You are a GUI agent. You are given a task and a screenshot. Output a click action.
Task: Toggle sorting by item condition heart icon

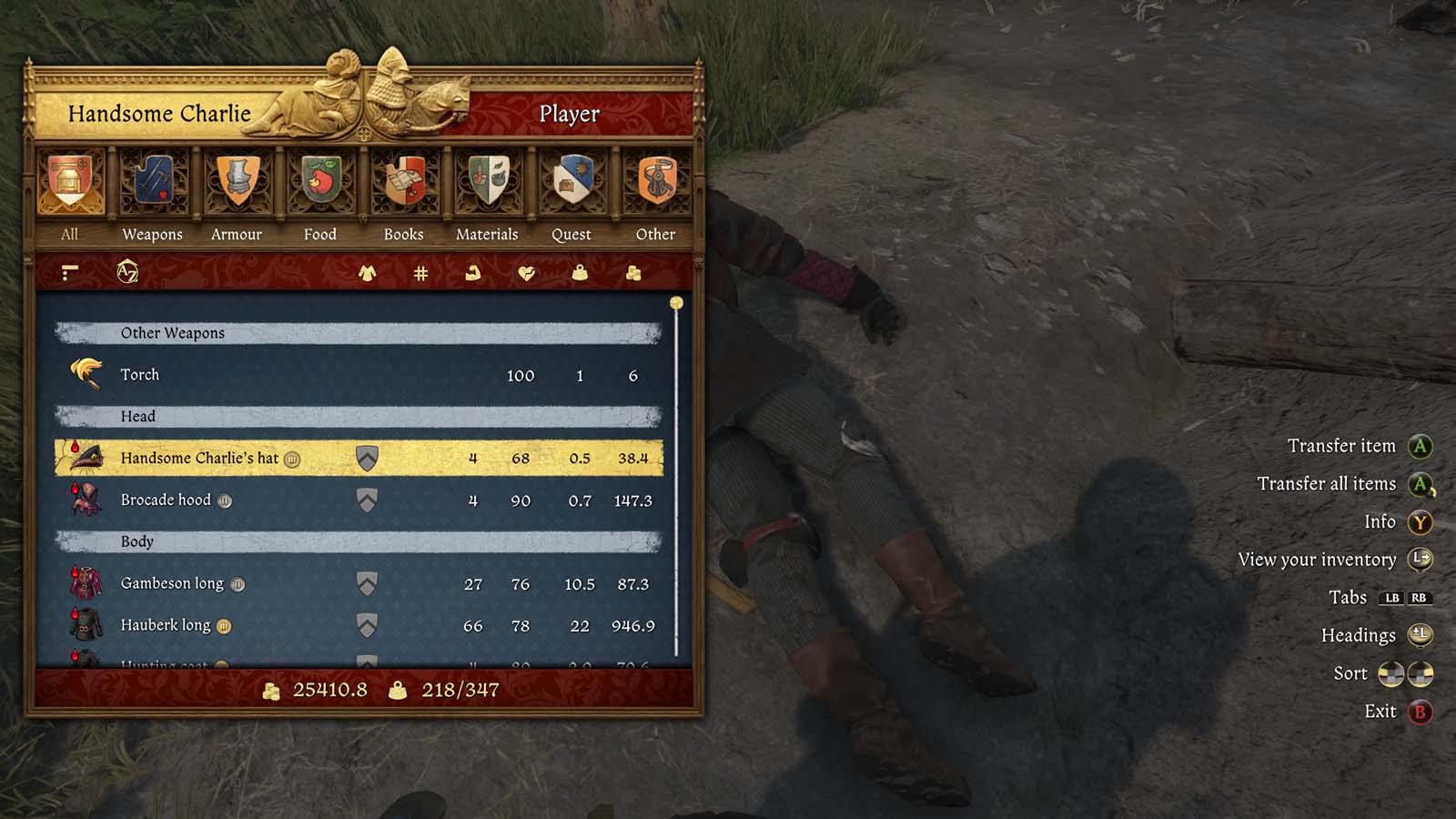click(526, 271)
